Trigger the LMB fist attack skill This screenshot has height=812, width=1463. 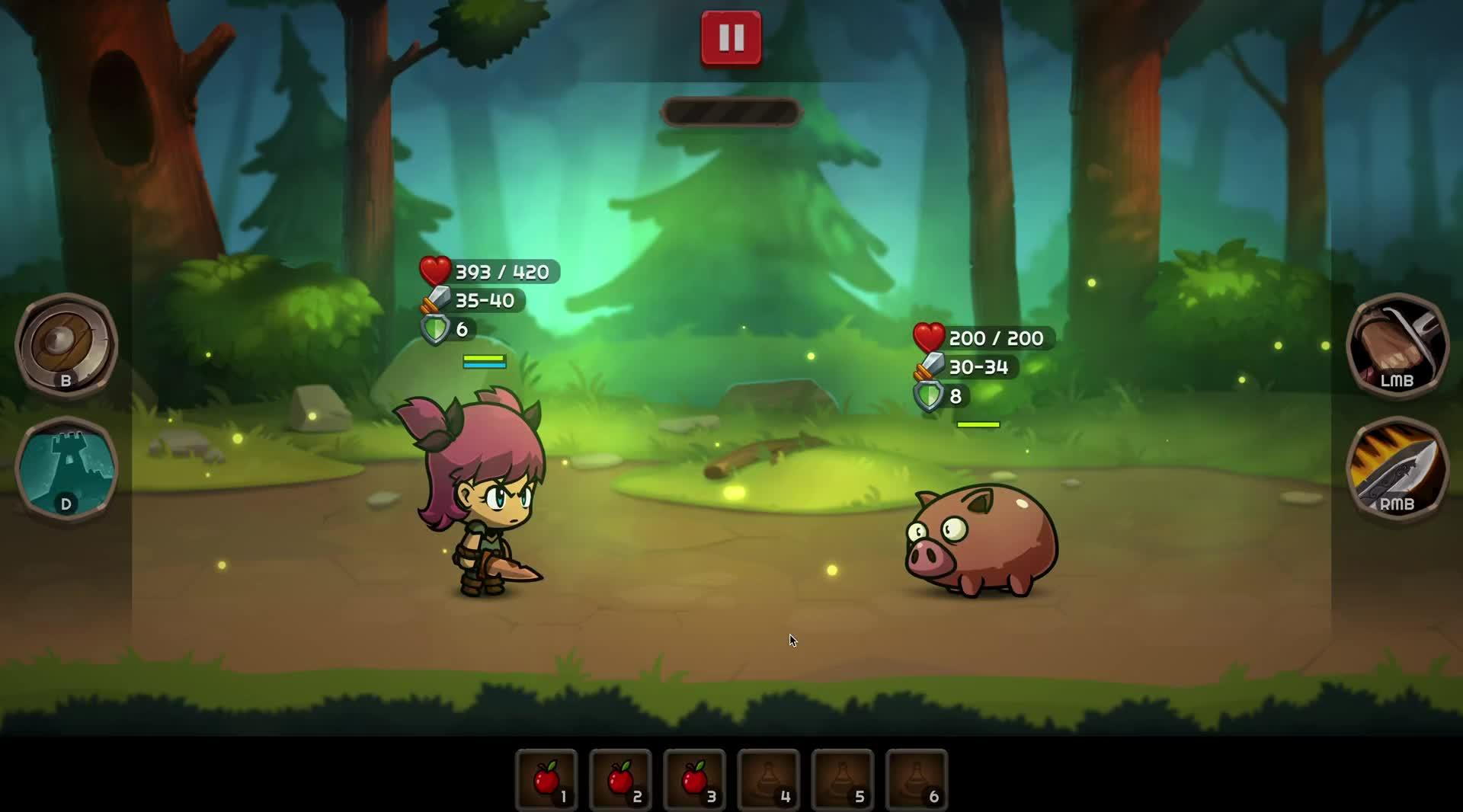click(1397, 344)
